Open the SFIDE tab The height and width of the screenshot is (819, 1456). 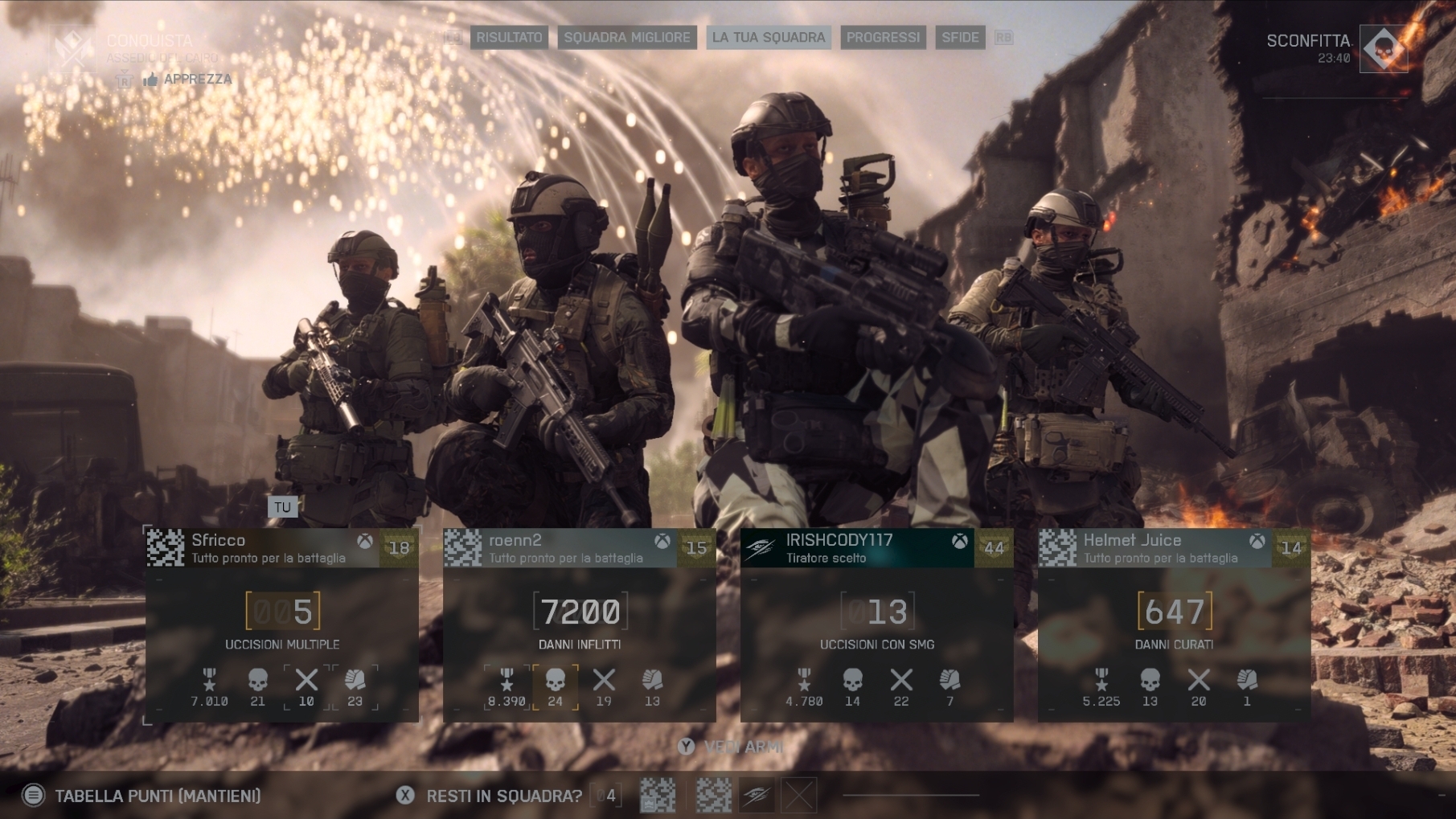960,37
